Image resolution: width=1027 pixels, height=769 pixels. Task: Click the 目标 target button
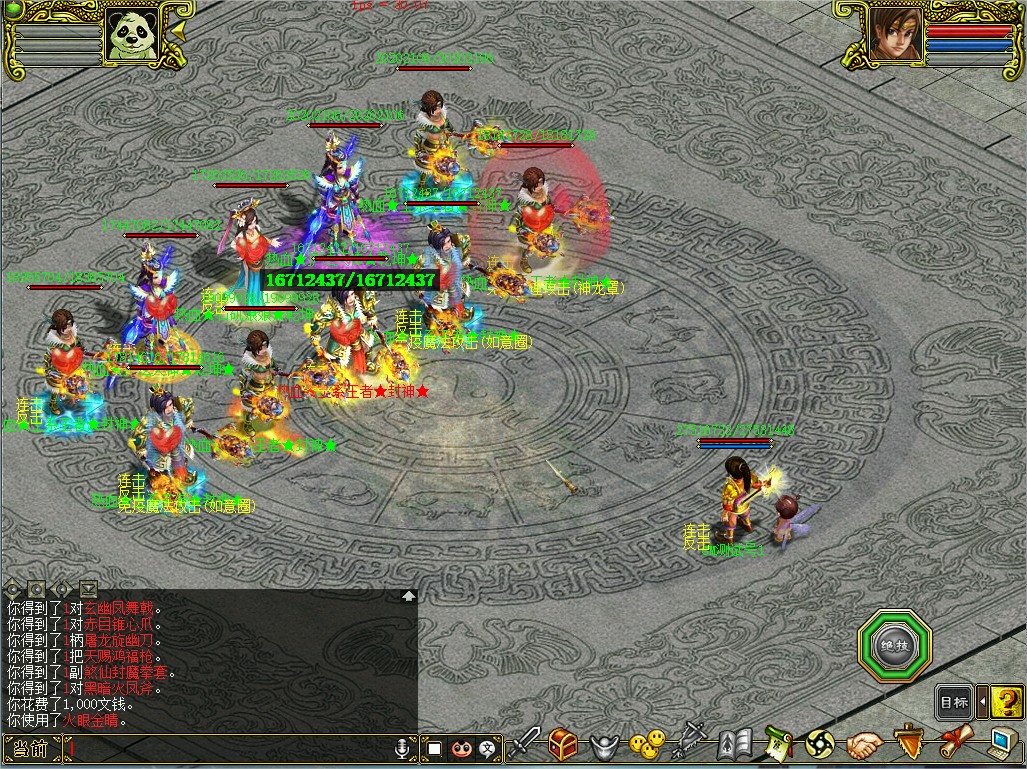tap(954, 702)
